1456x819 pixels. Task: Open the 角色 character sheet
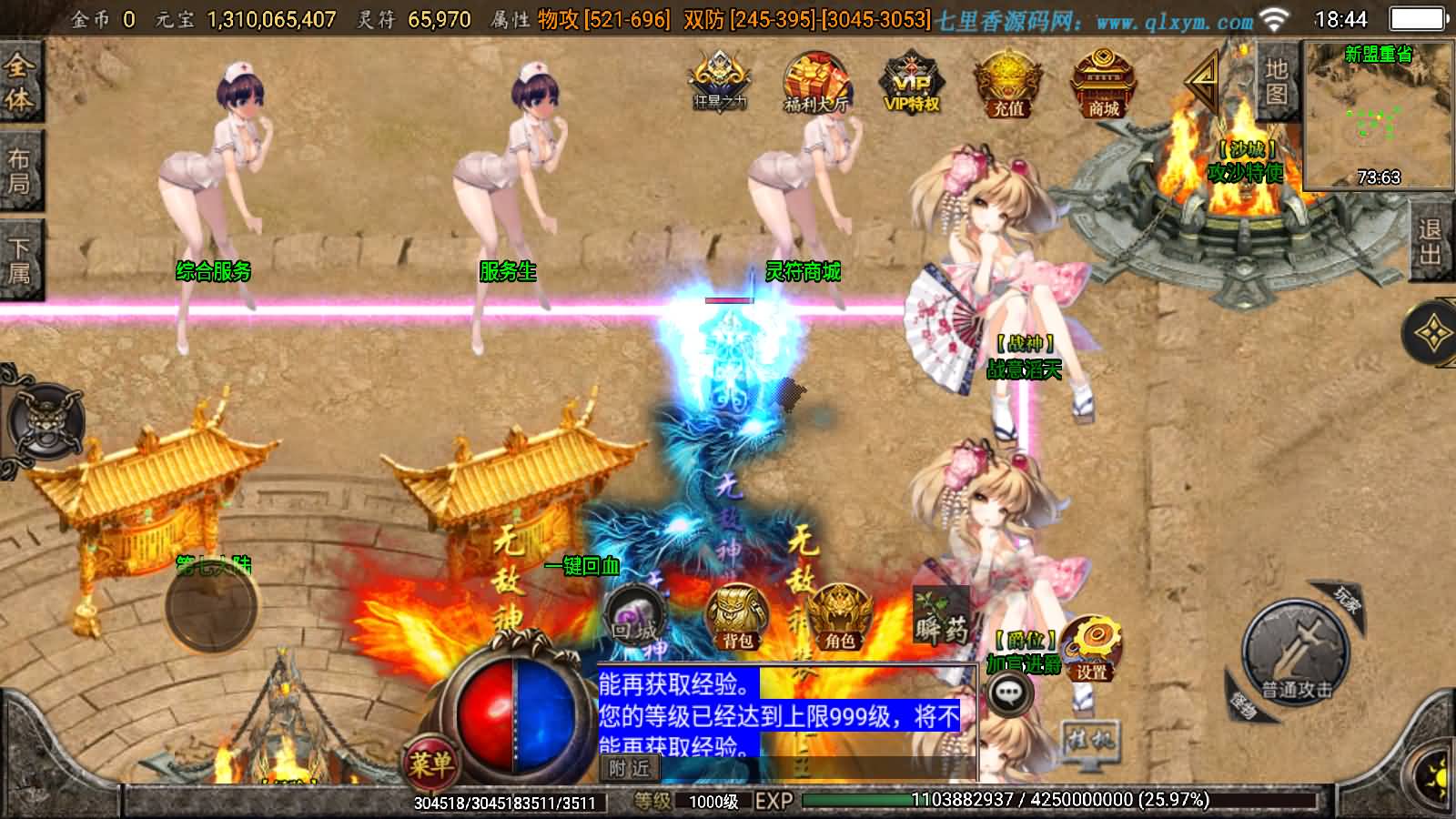coord(839,618)
